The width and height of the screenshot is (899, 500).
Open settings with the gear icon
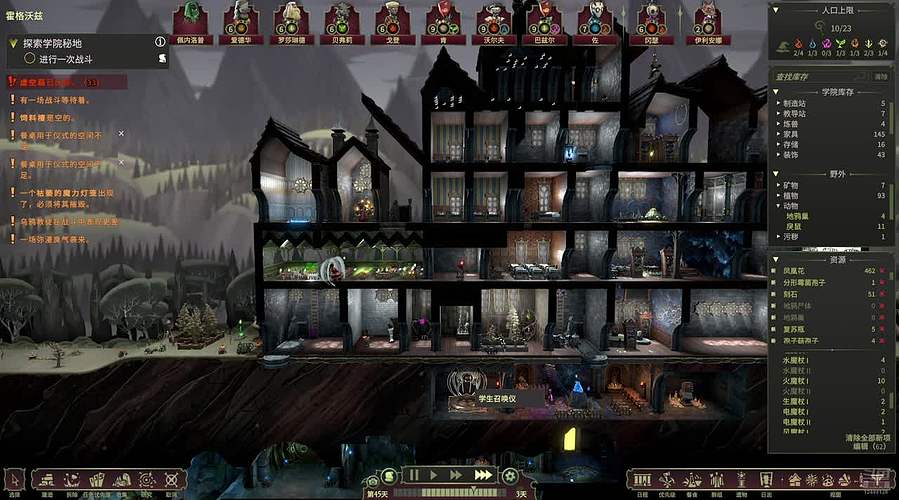pos(510,476)
